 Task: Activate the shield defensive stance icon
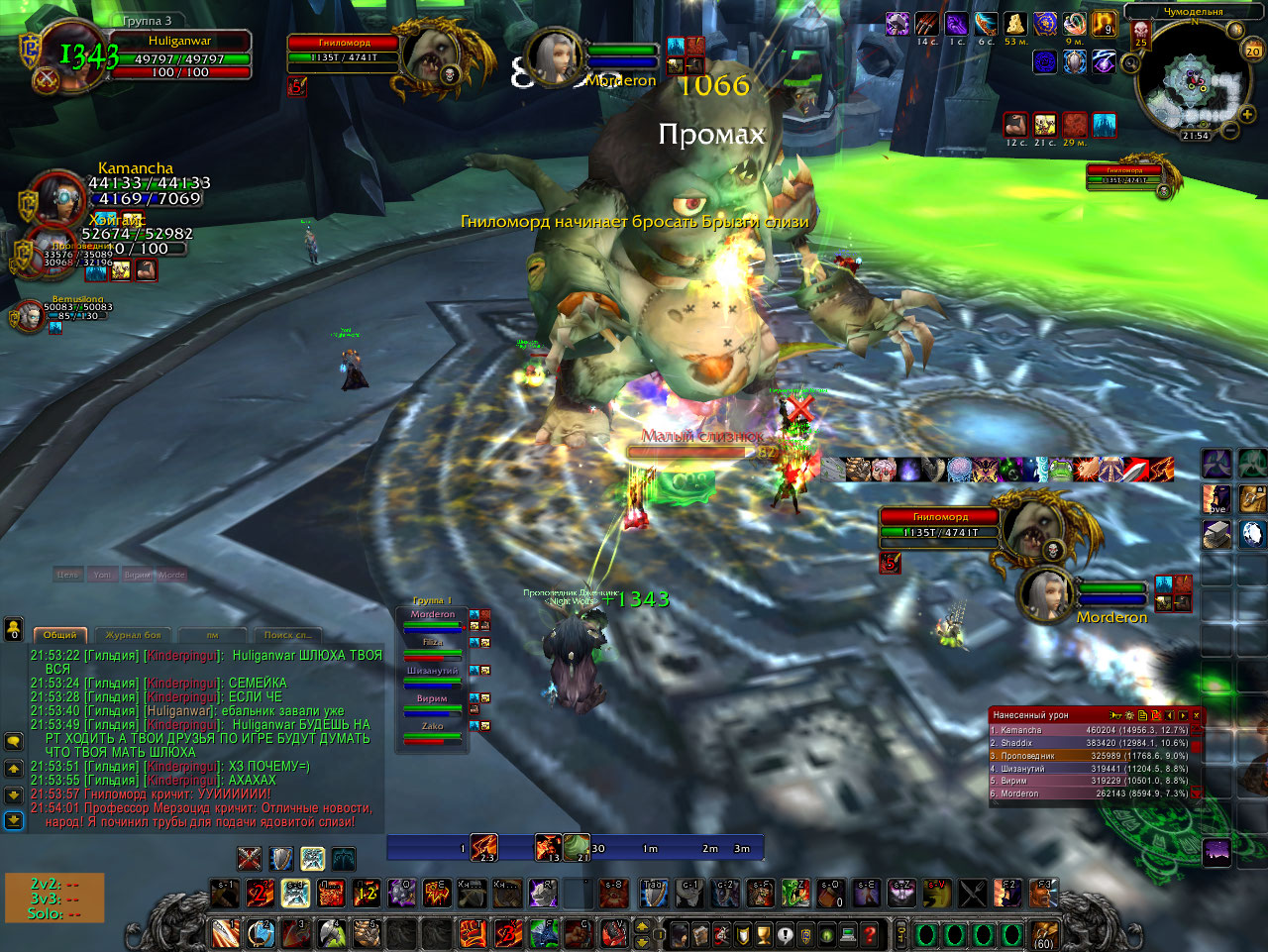pyautogui.click(x=281, y=858)
